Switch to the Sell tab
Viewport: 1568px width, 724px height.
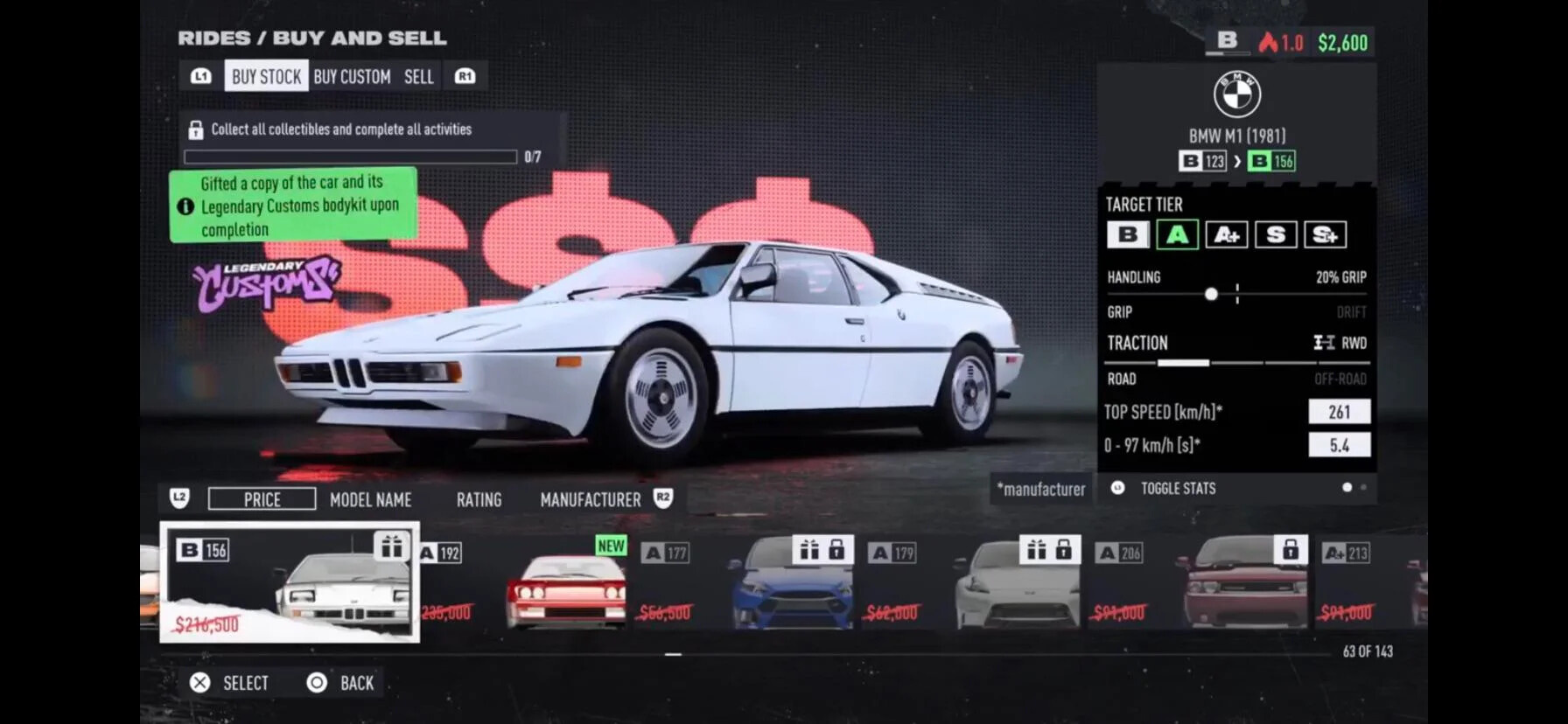(x=418, y=77)
